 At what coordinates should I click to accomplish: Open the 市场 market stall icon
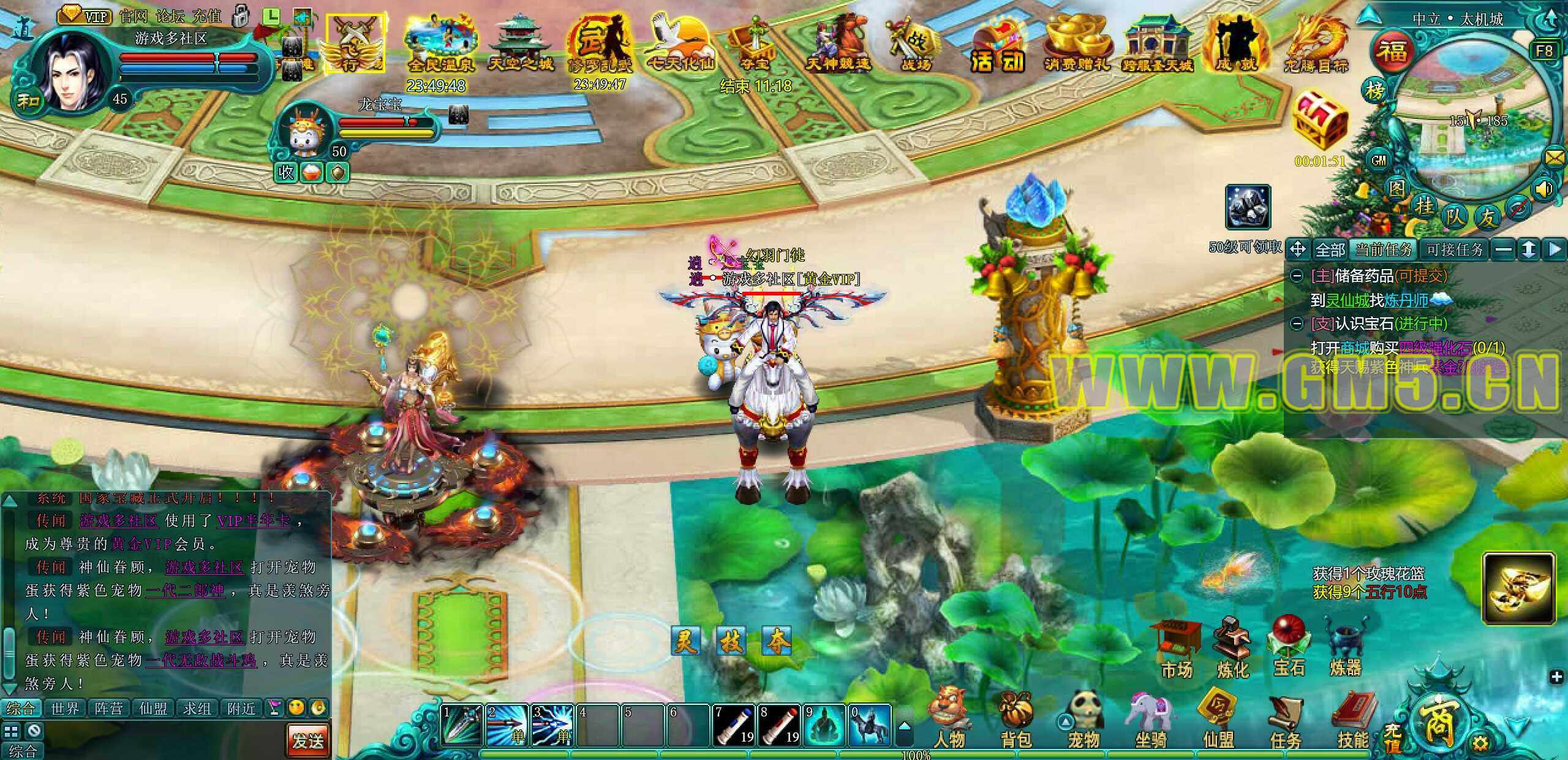pyautogui.click(x=1176, y=648)
